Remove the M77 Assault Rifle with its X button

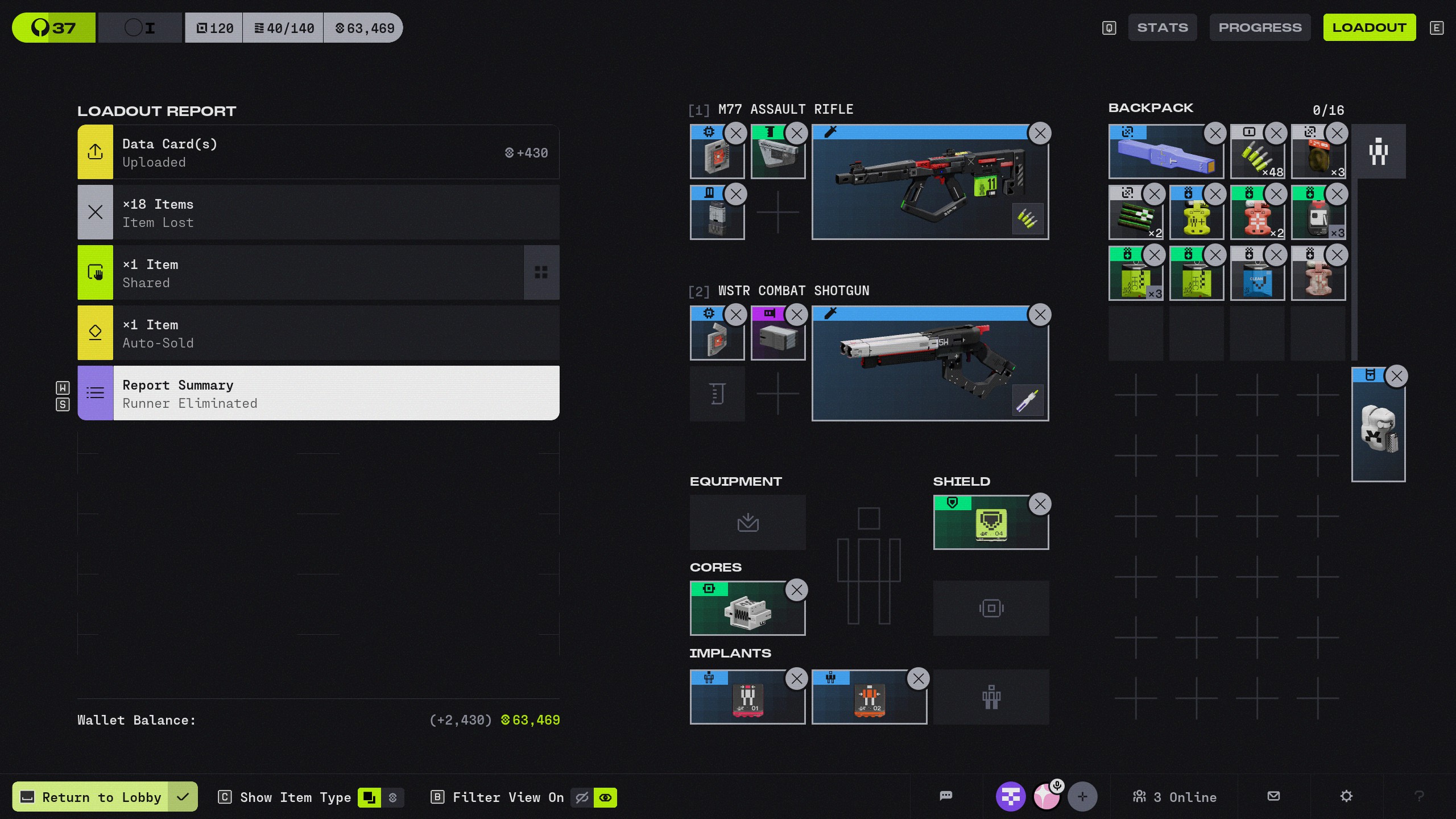tap(1040, 134)
